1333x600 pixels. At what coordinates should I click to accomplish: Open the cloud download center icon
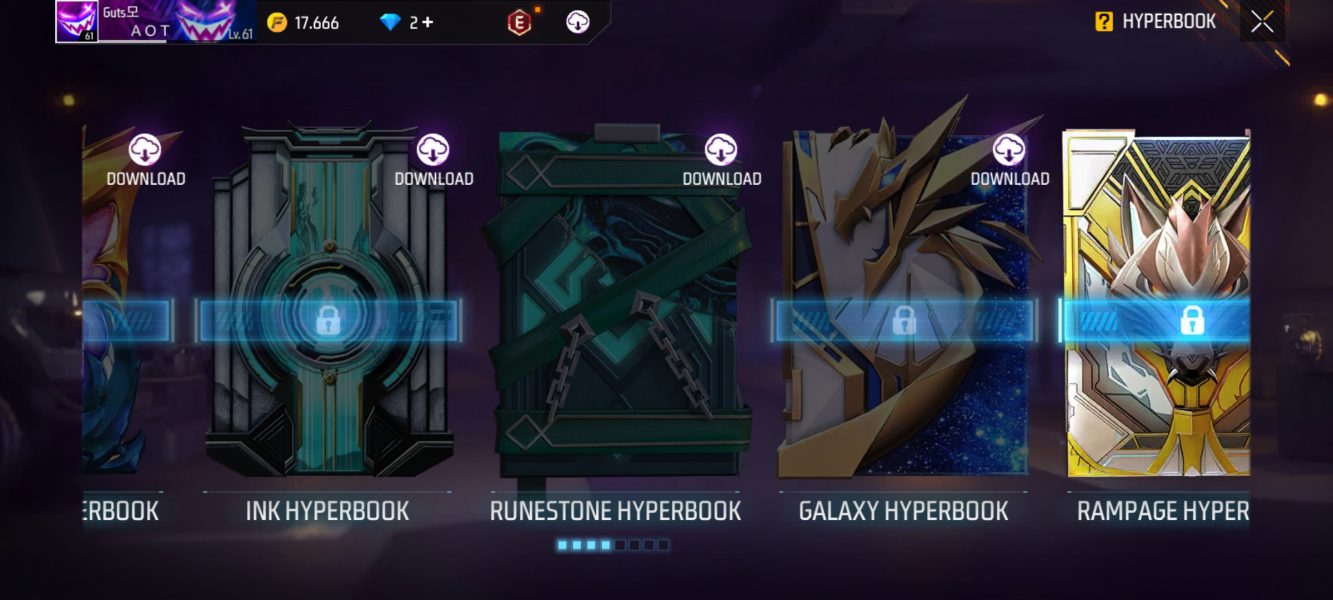tap(578, 22)
